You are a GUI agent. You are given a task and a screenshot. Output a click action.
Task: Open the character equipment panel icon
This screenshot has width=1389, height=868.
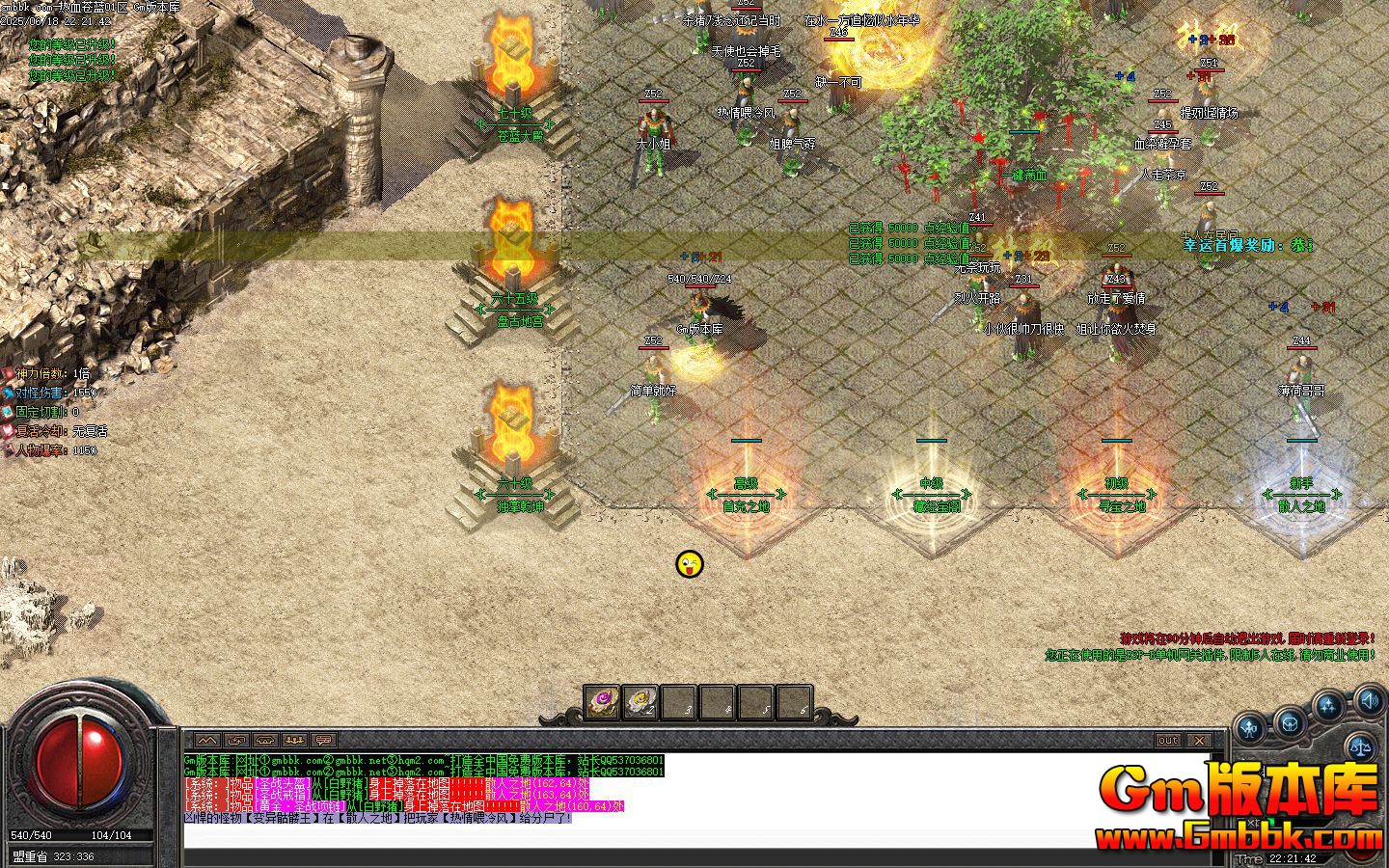[x=1251, y=728]
